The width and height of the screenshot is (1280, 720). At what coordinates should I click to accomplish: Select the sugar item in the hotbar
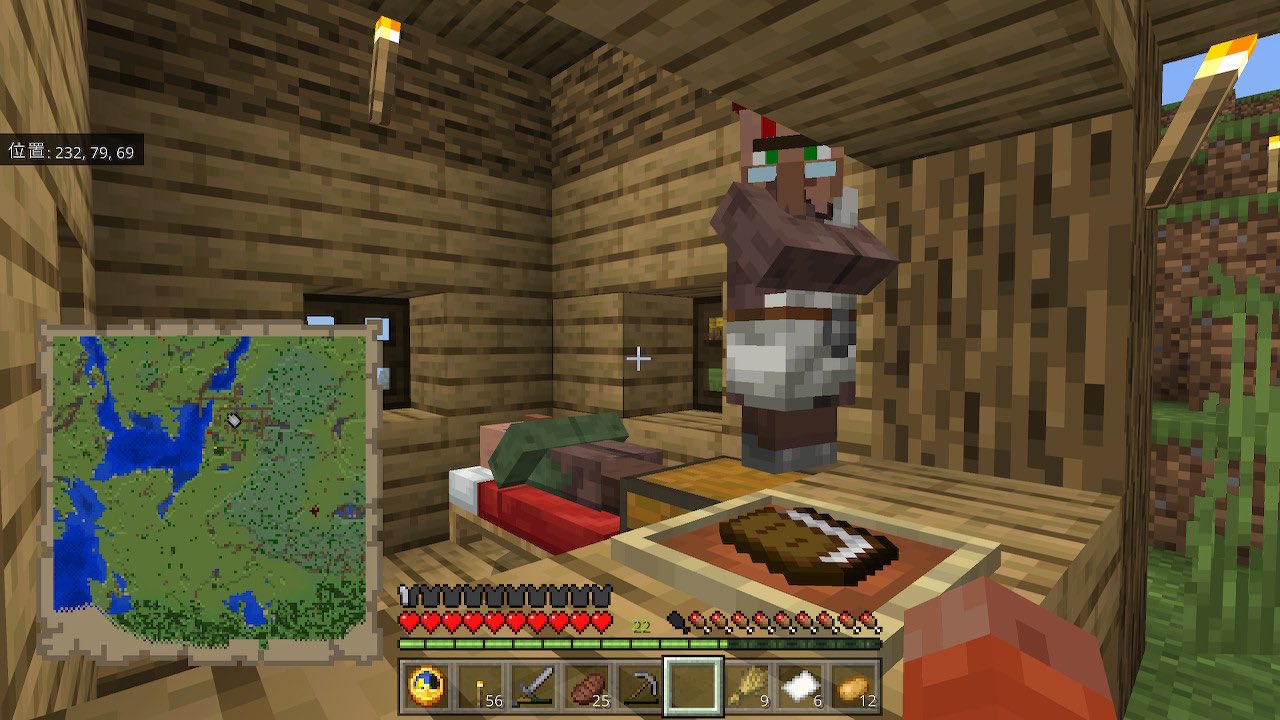click(x=803, y=686)
